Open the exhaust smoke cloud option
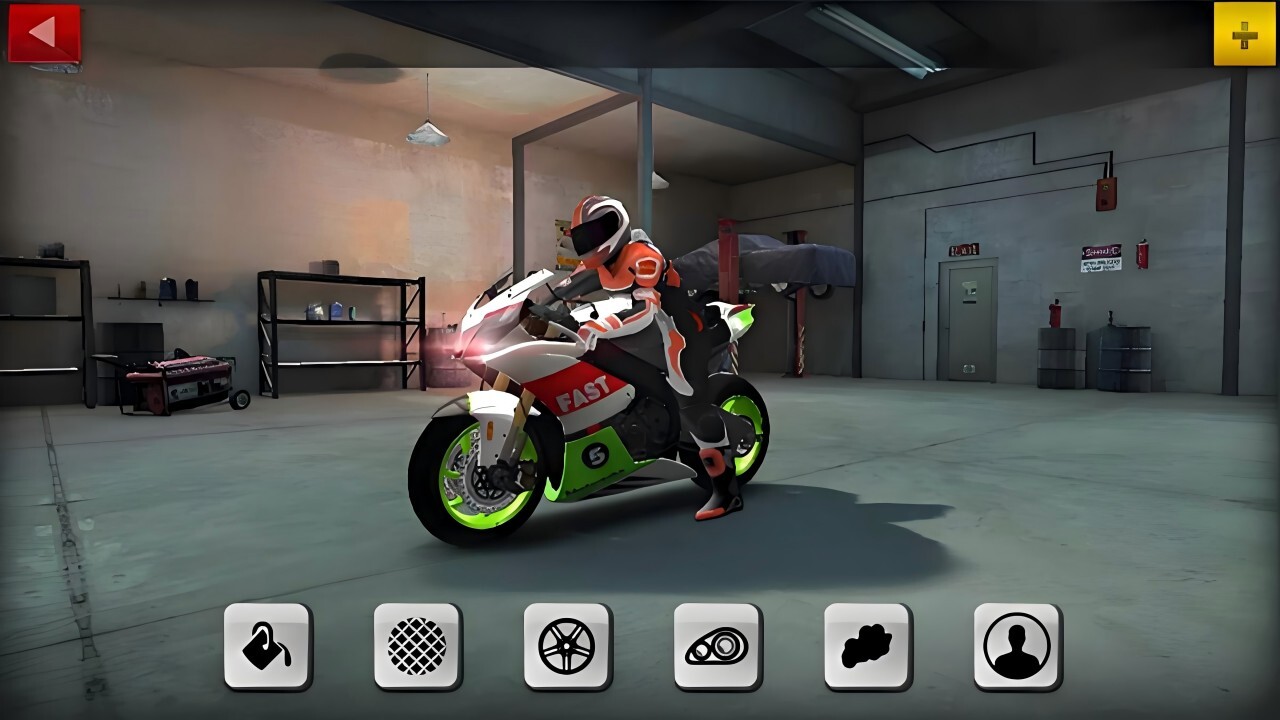The height and width of the screenshot is (720, 1280). tap(867, 646)
